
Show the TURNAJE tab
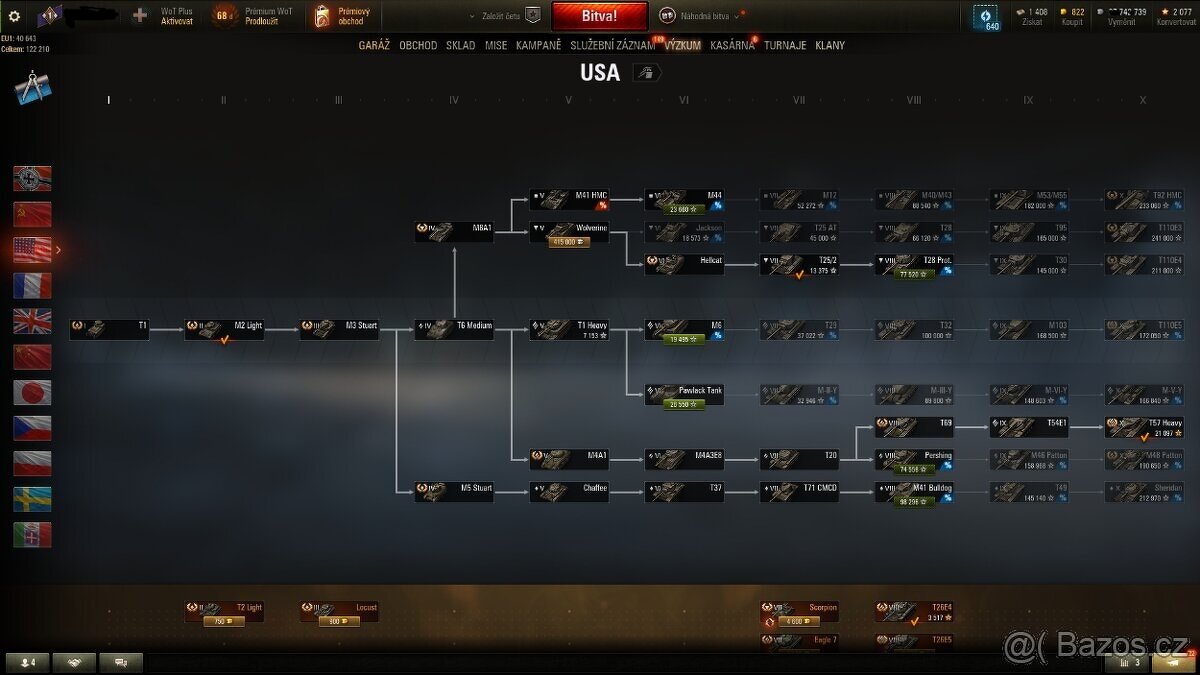coord(785,45)
